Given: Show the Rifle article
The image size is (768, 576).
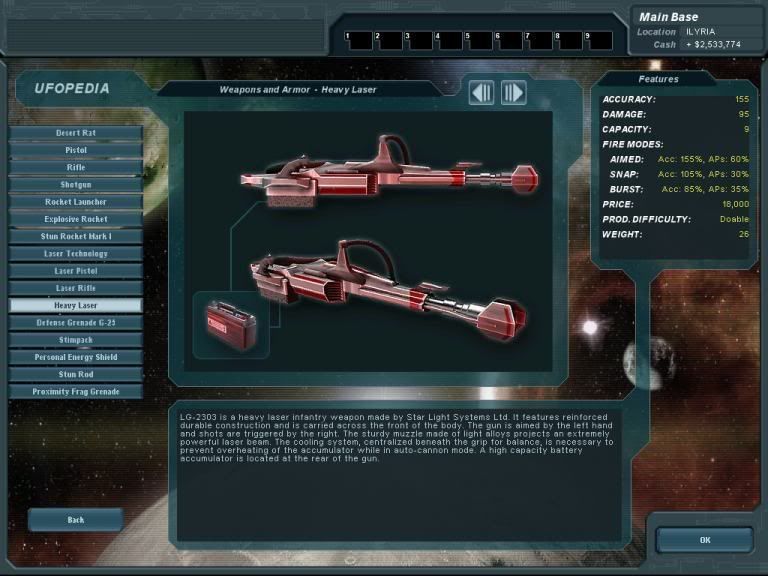Looking at the screenshot, I should point(76,167).
